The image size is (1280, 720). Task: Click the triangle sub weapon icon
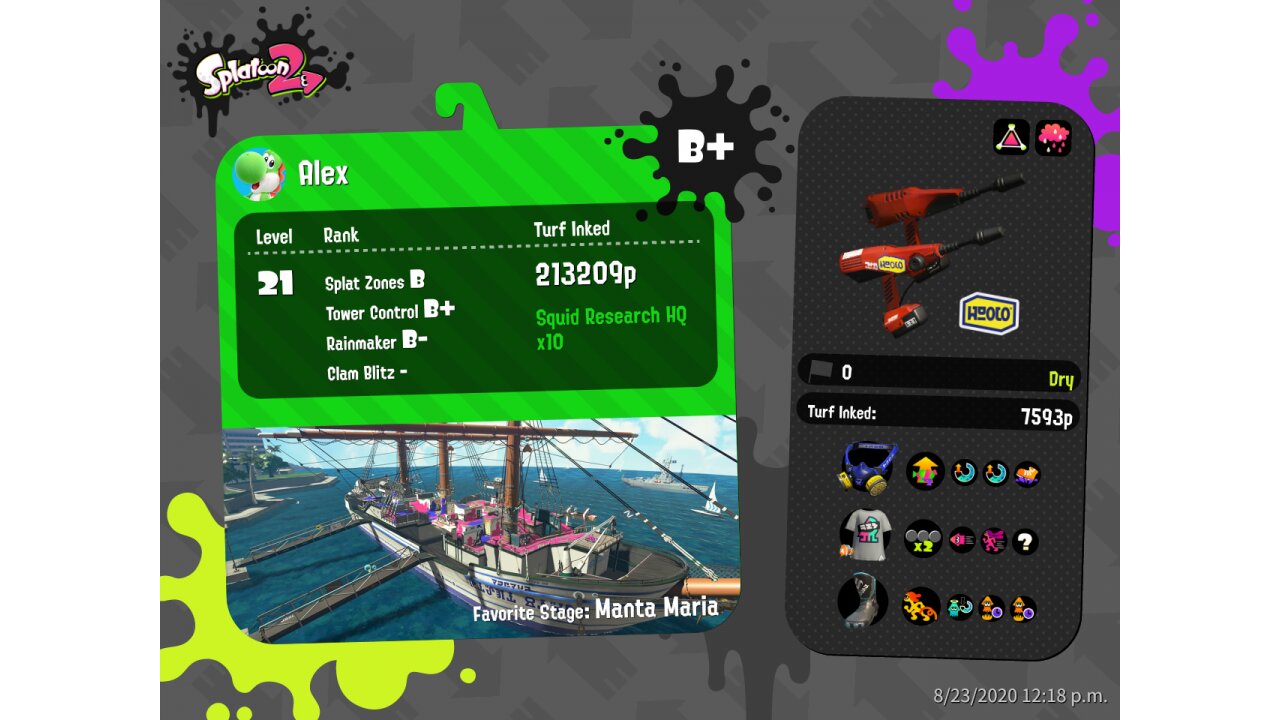(x=1011, y=137)
